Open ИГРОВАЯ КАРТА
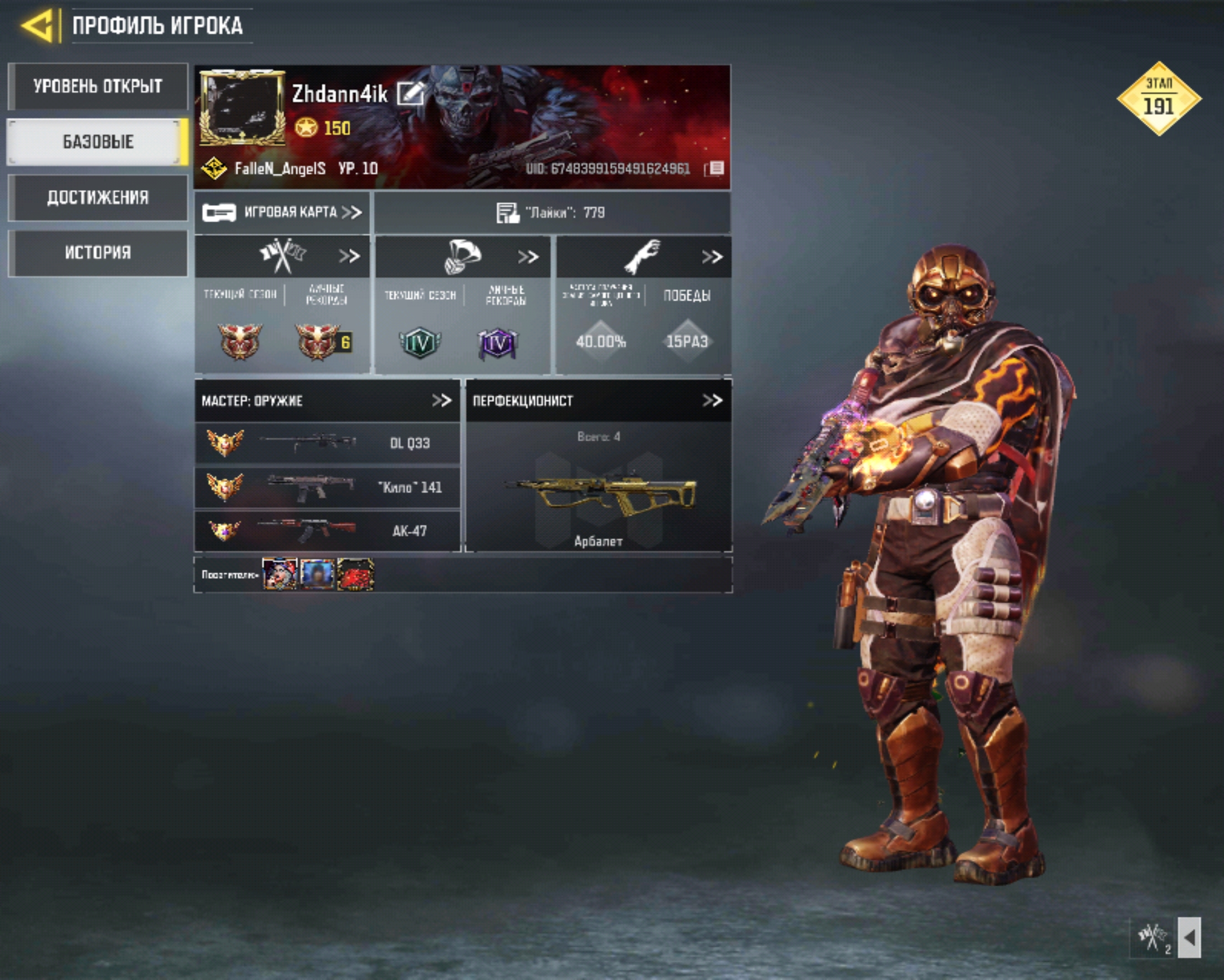Image resolution: width=1224 pixels, height=980 pixels. tap(282, 212)
